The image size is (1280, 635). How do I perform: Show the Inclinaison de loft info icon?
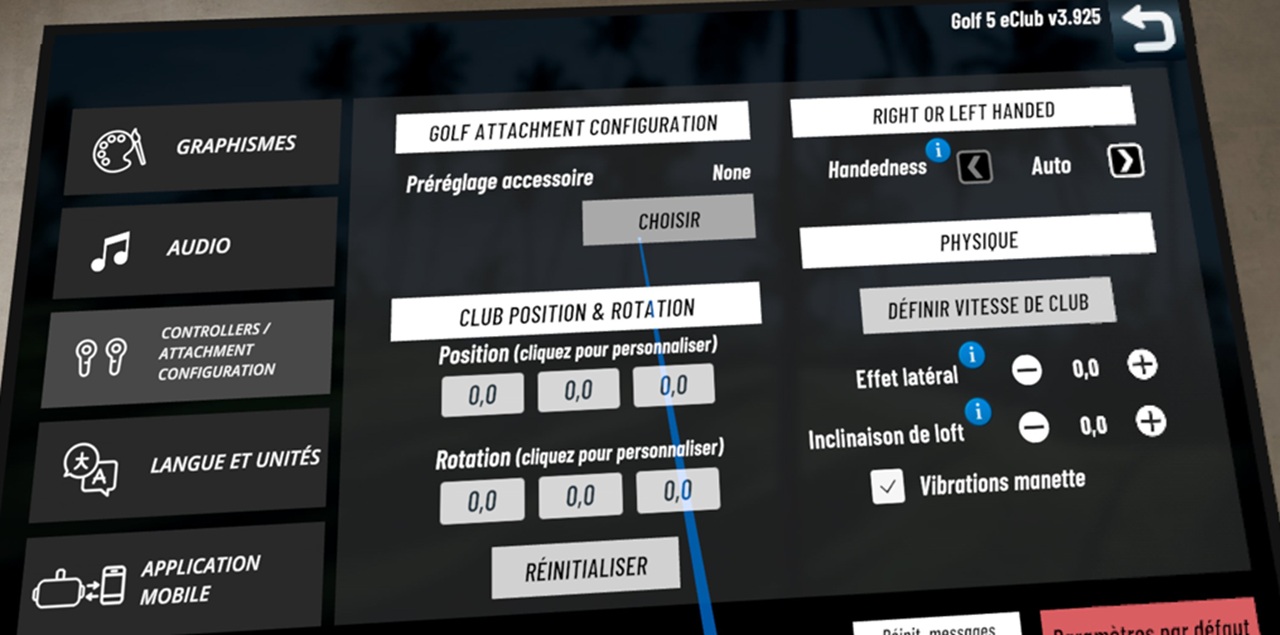(x=978, y=410)
